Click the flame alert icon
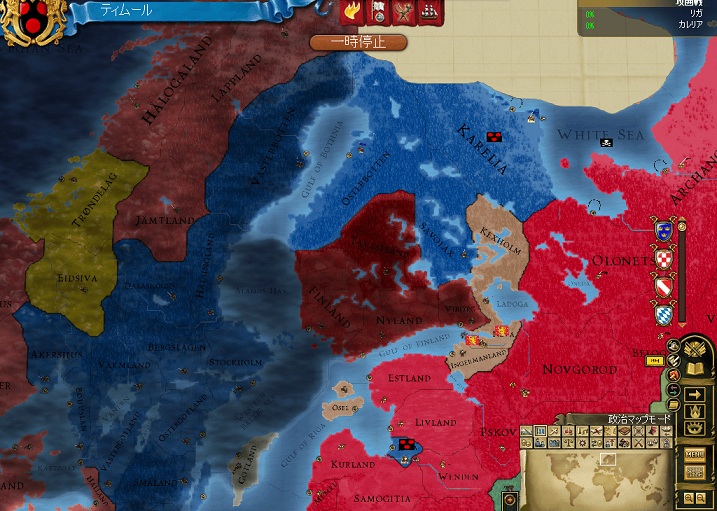The width and height of the screenshot is (717, 511). tap(352, 11)
